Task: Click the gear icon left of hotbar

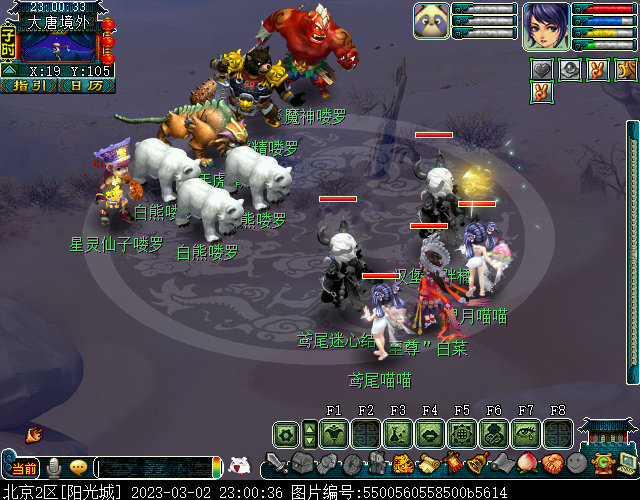Action: [x=286, y=434]
